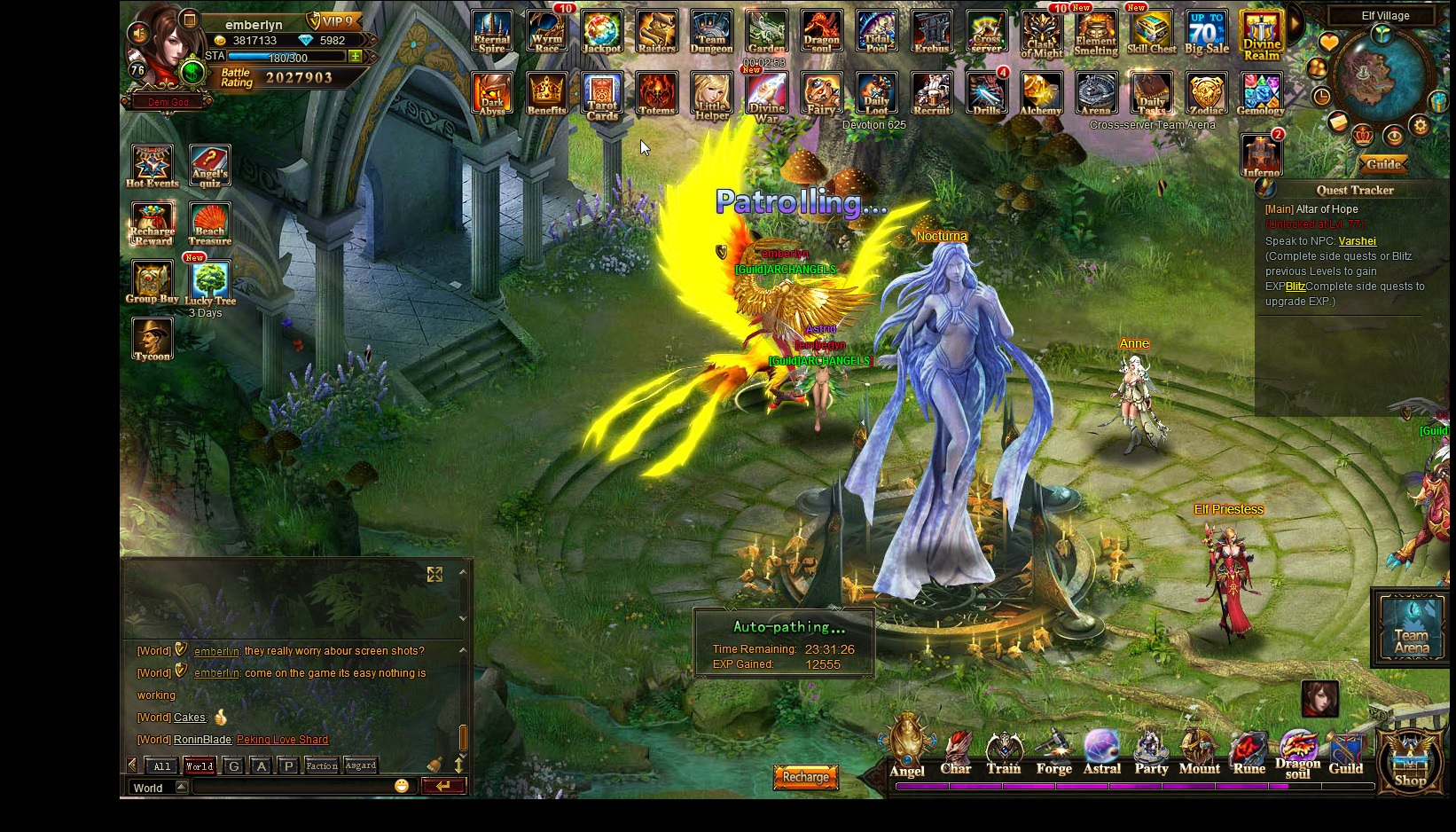Open the Alchemy menu
The image size is (1456, 832).
click(x=1041, y=94)
